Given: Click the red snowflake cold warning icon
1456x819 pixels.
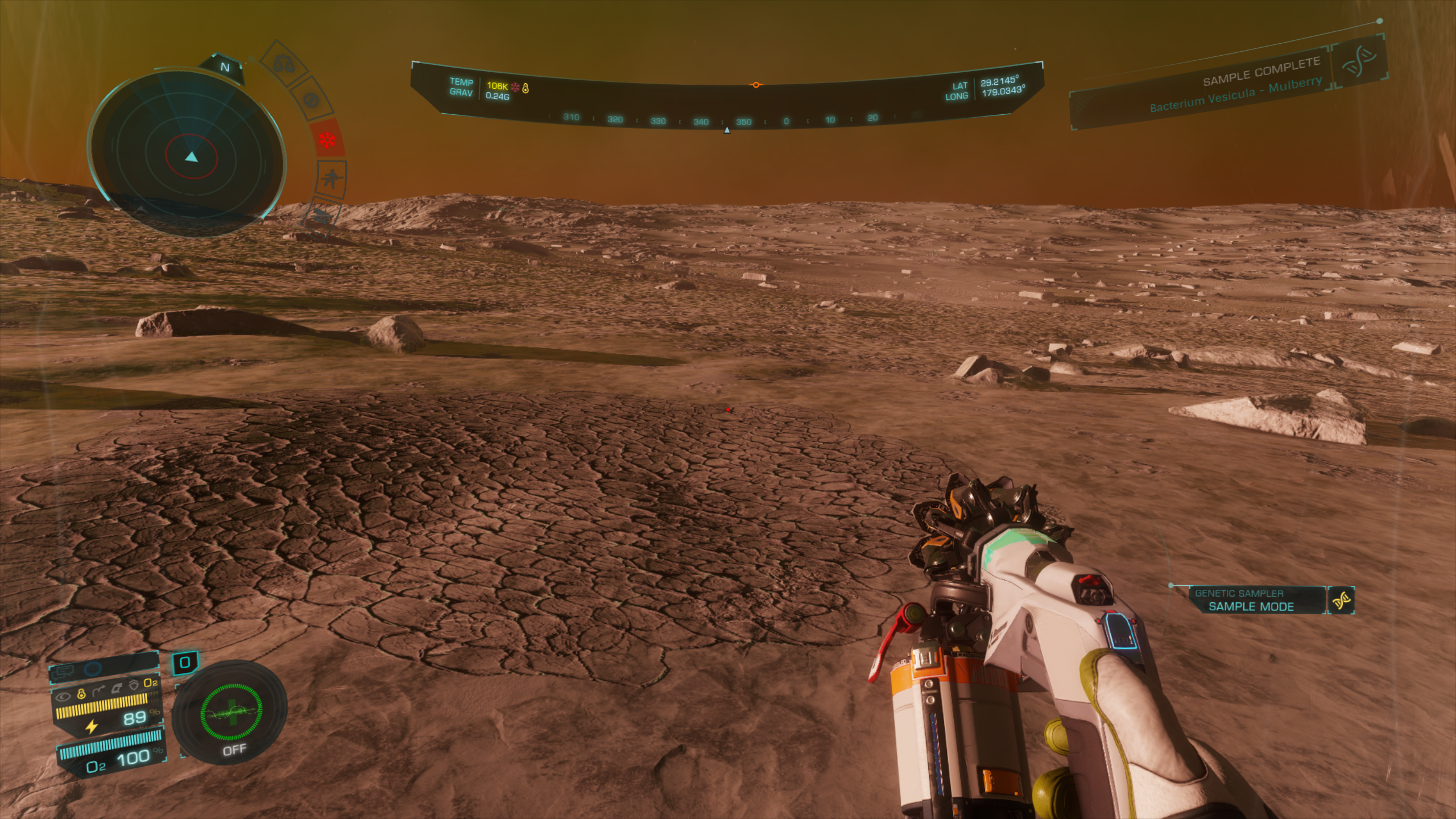Looking at the screenshot, I should pos(328,139).
